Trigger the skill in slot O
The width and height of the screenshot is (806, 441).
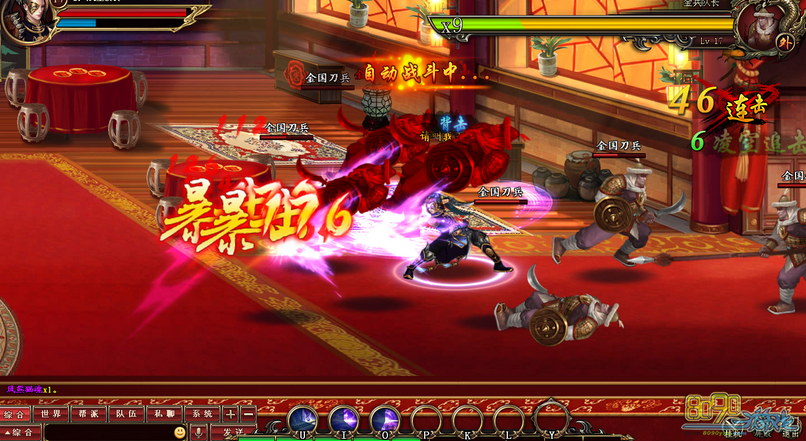click(x=385, y=419)
